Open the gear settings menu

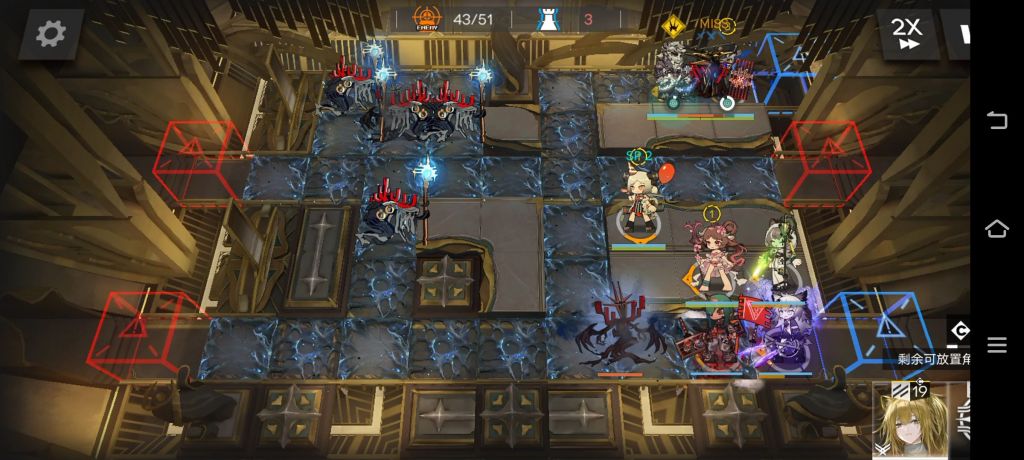pyautogui.click(x=50, y=34)
